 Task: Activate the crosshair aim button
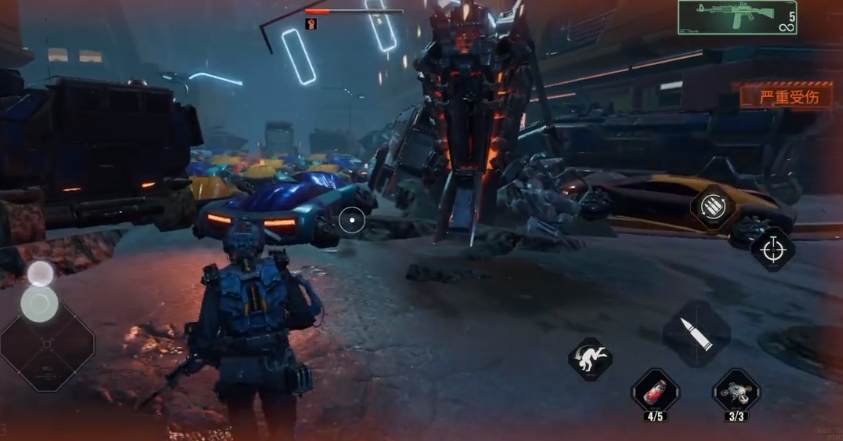pyautogui.click(x=772, y=250)
